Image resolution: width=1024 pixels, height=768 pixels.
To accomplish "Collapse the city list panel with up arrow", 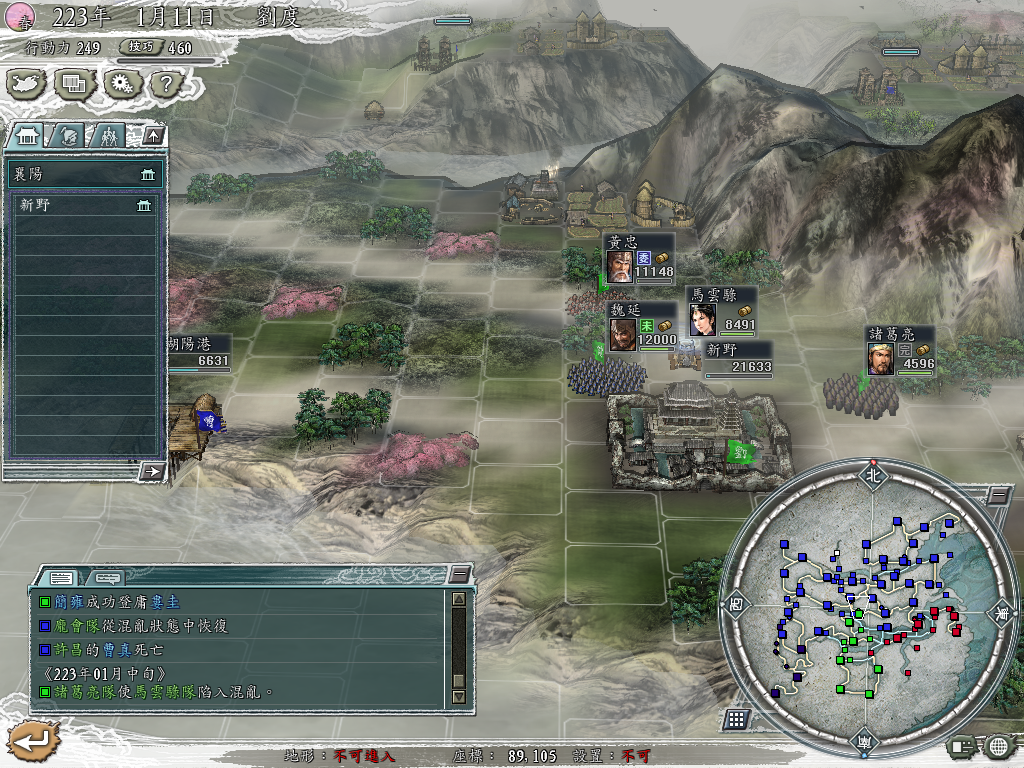I will [x=153, y=134].
